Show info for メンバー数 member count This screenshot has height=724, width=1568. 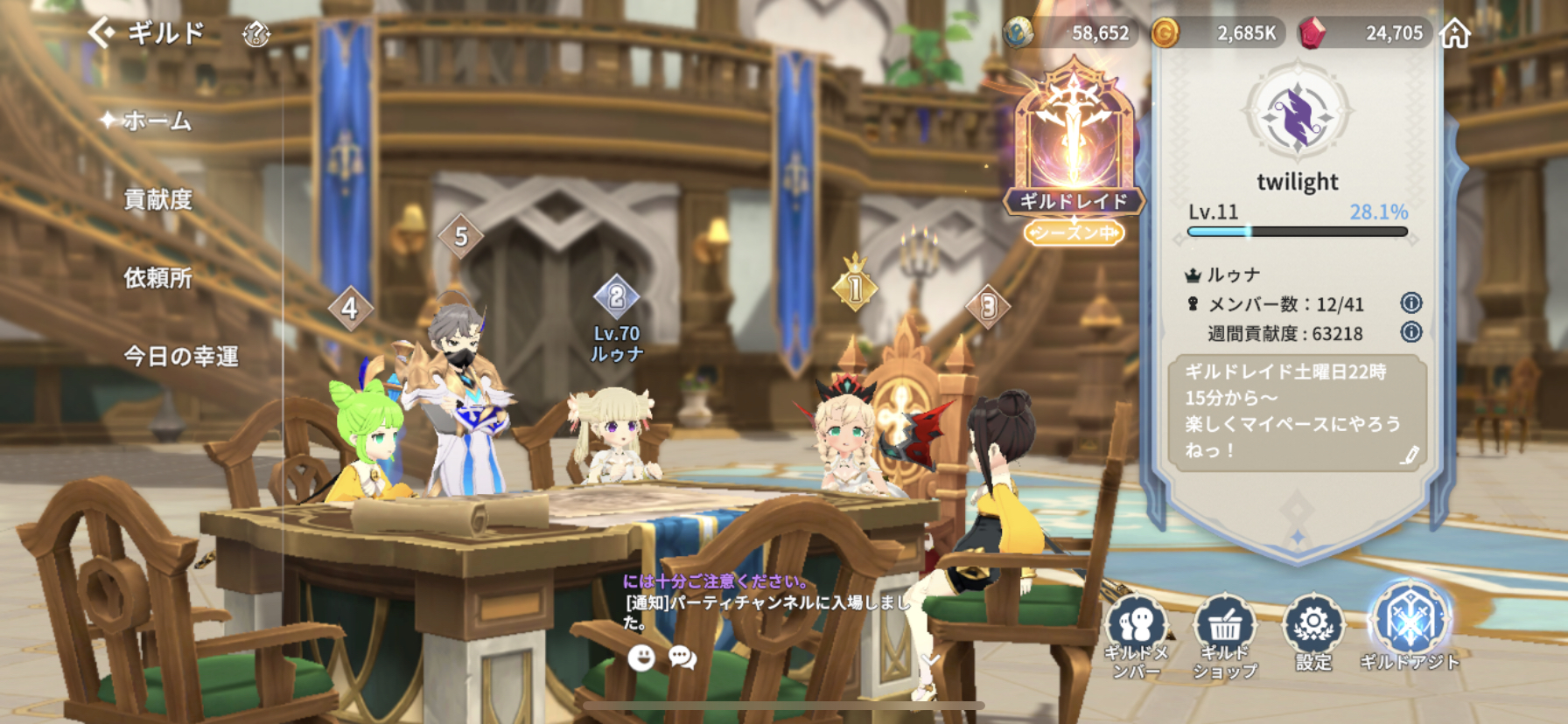[x=1410, y=303]
